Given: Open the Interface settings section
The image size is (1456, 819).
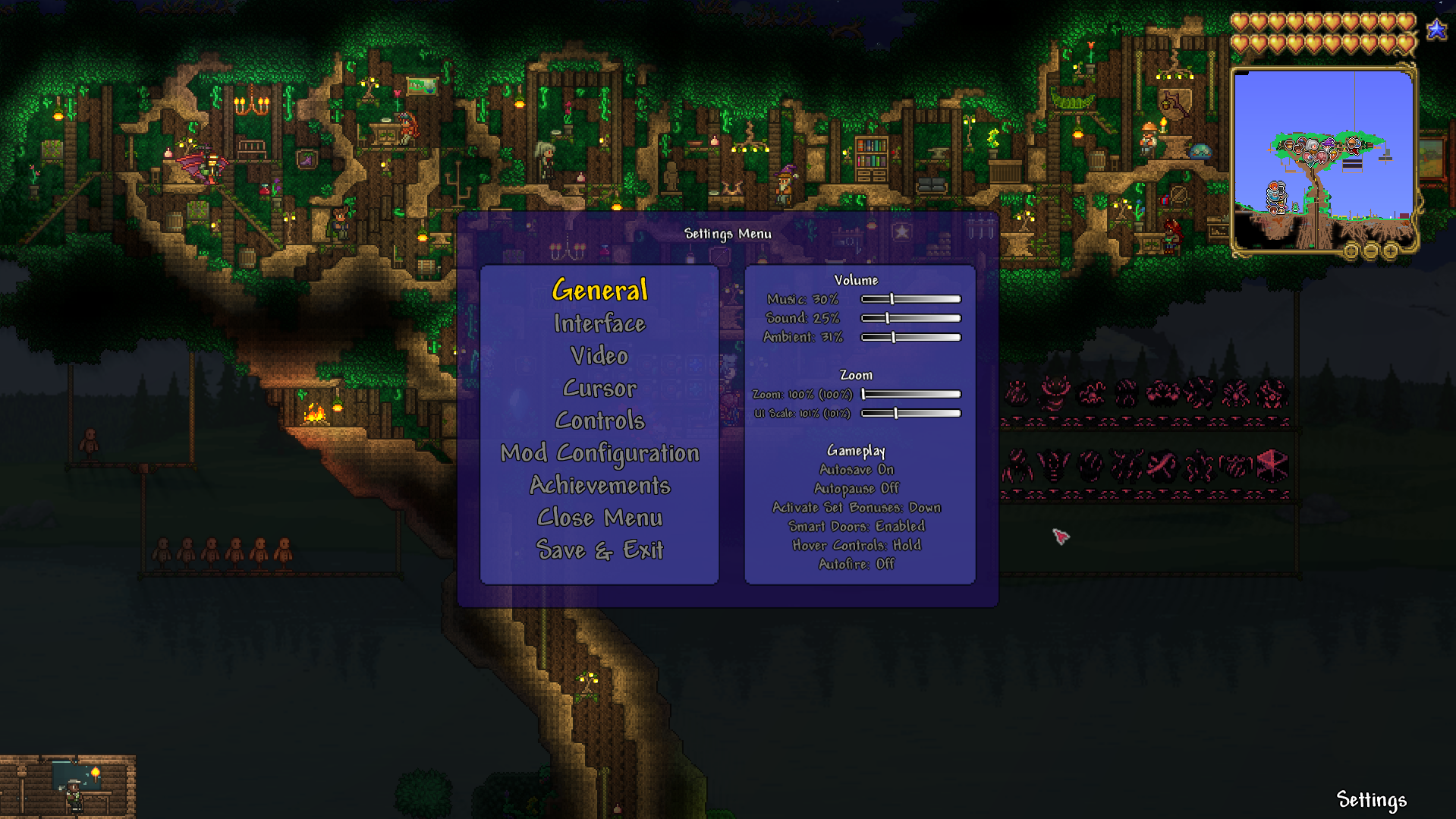Looking at the screenshot, I should tap(599, 323).
